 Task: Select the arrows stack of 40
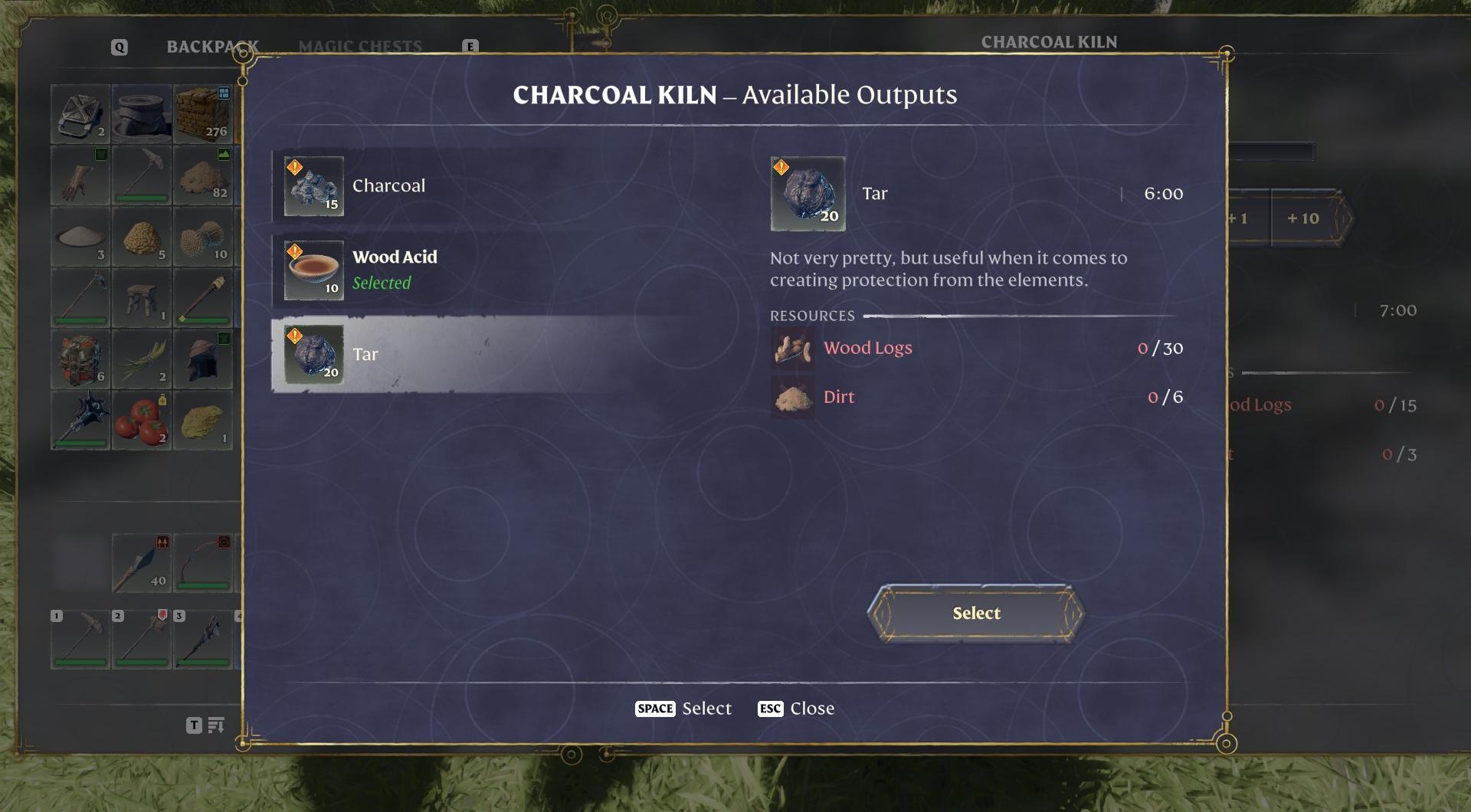click(x=142, y=564)
